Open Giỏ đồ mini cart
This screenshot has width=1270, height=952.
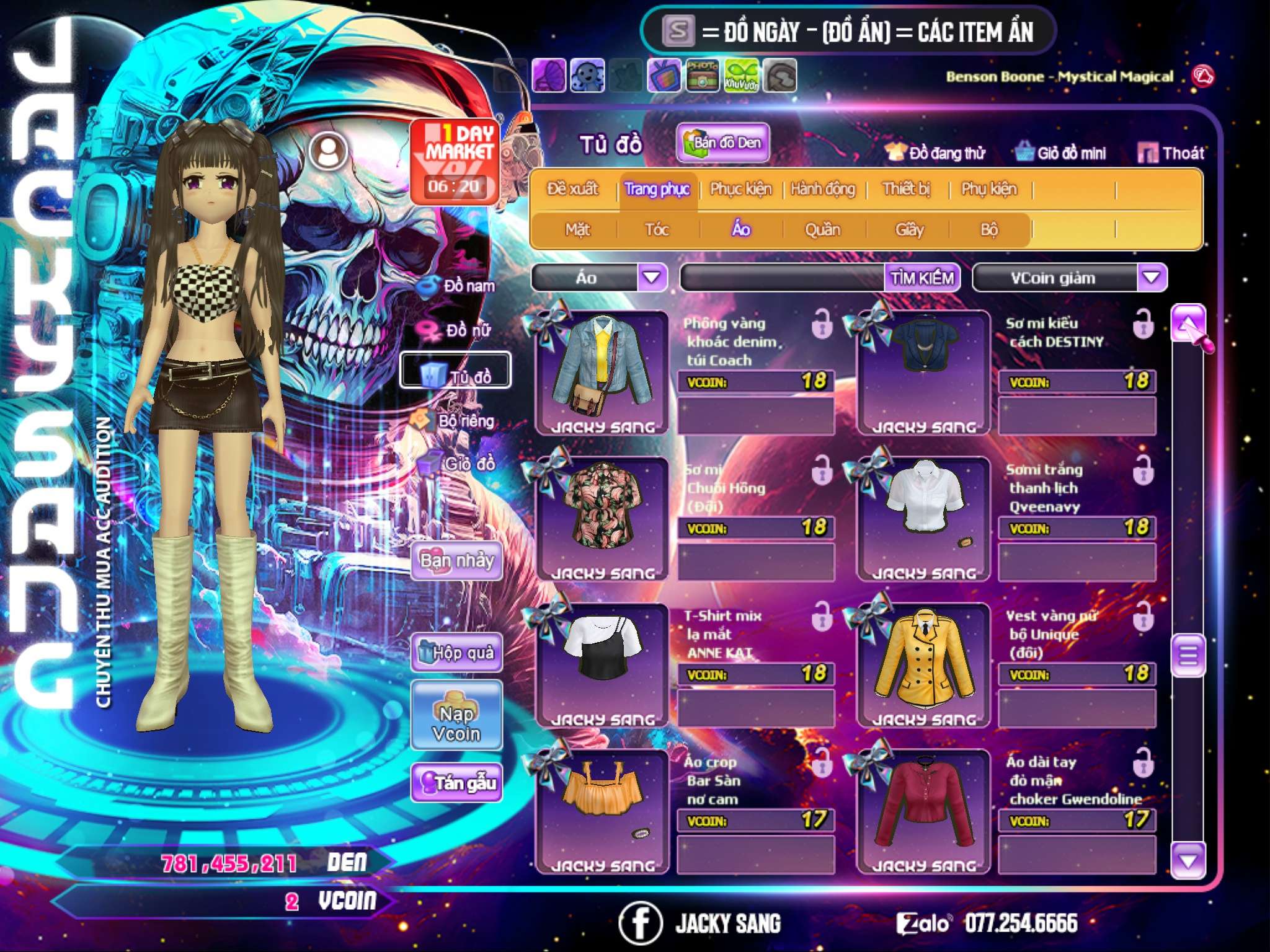[1061, 152]
